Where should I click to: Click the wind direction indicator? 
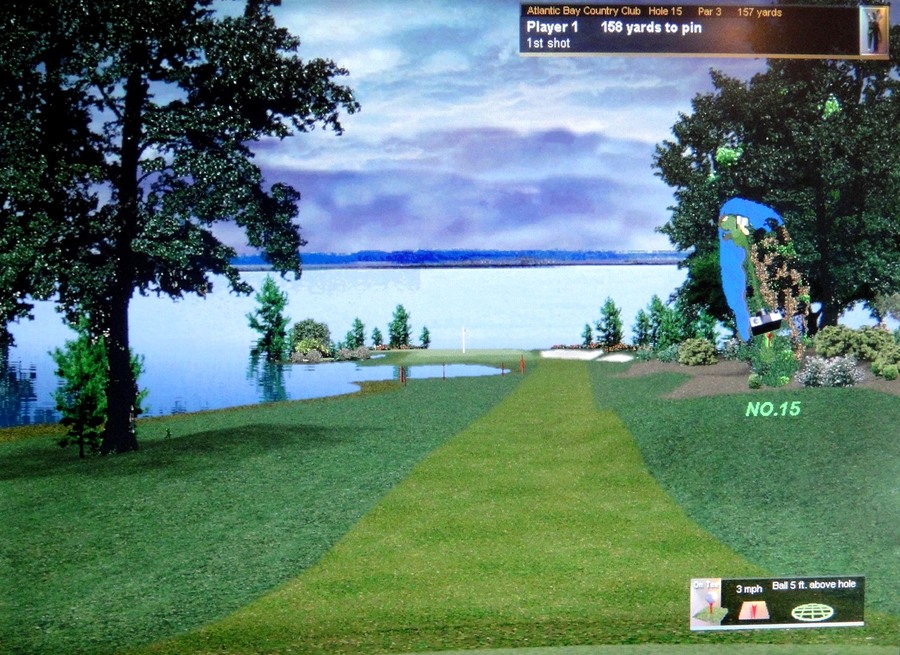pos(753,610)
